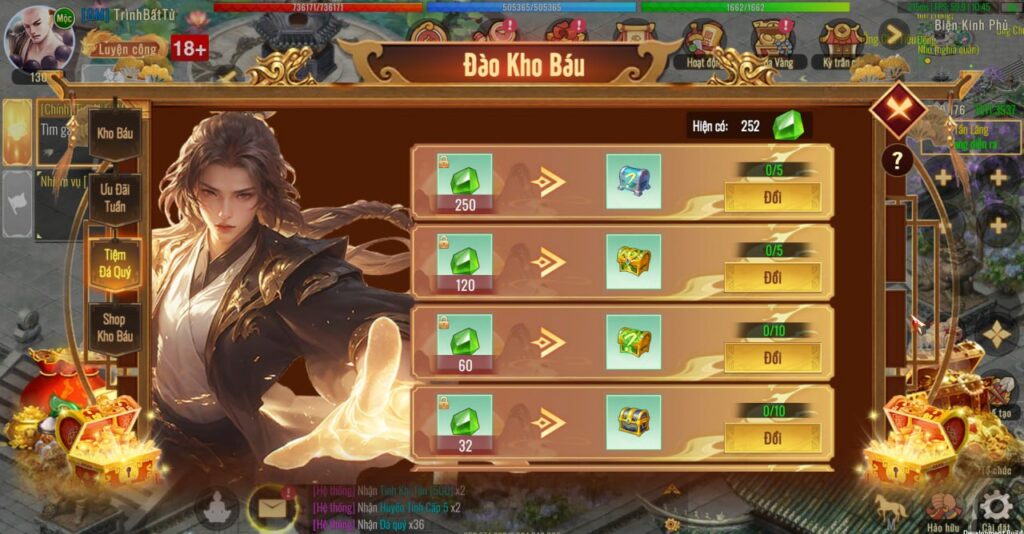This screenshot has width=1024, height=534.
Task: View the green question mark chest reward
Action: (x=633, y=342)
